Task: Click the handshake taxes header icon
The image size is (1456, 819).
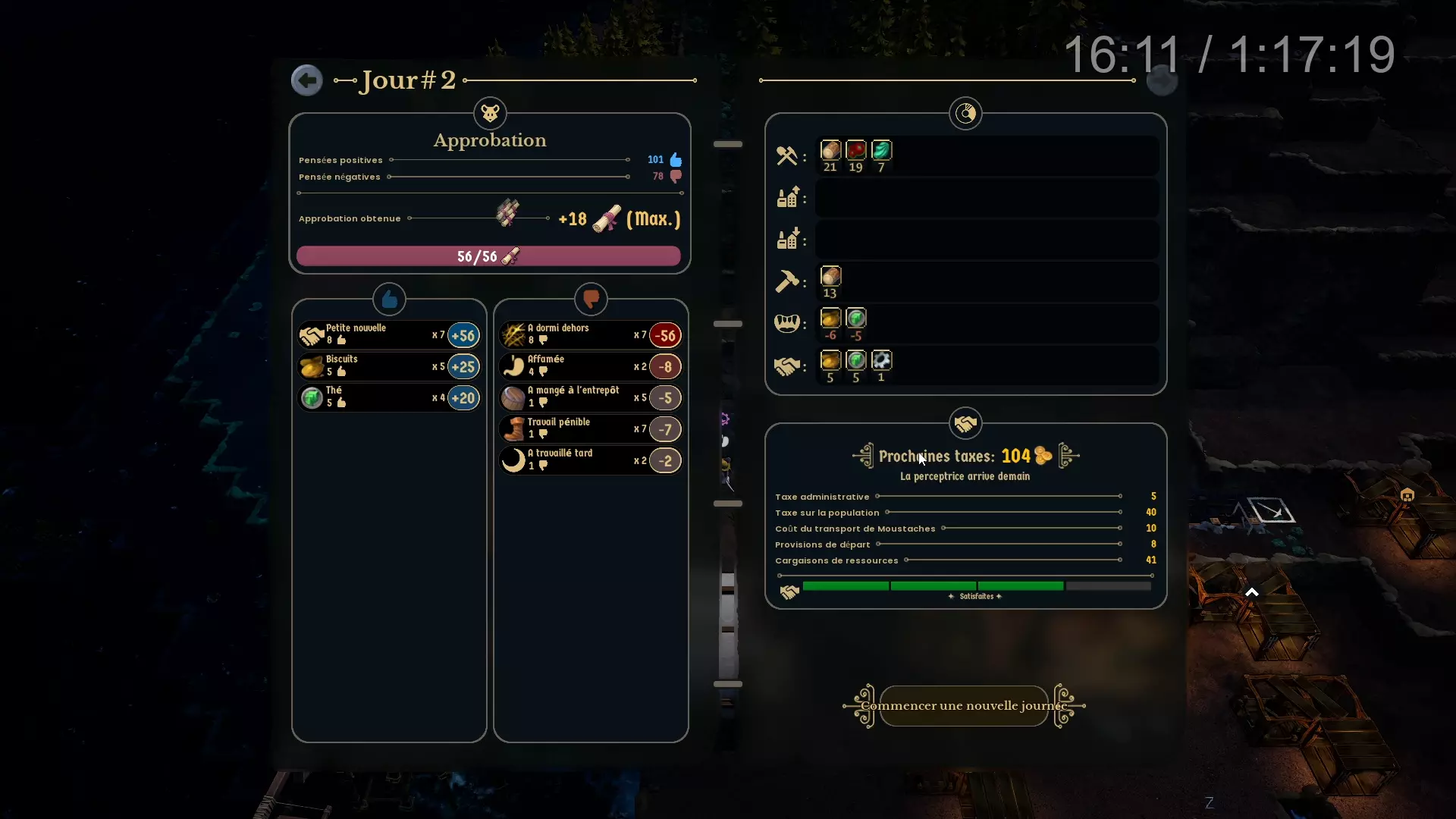Action: tap(965, 424)
